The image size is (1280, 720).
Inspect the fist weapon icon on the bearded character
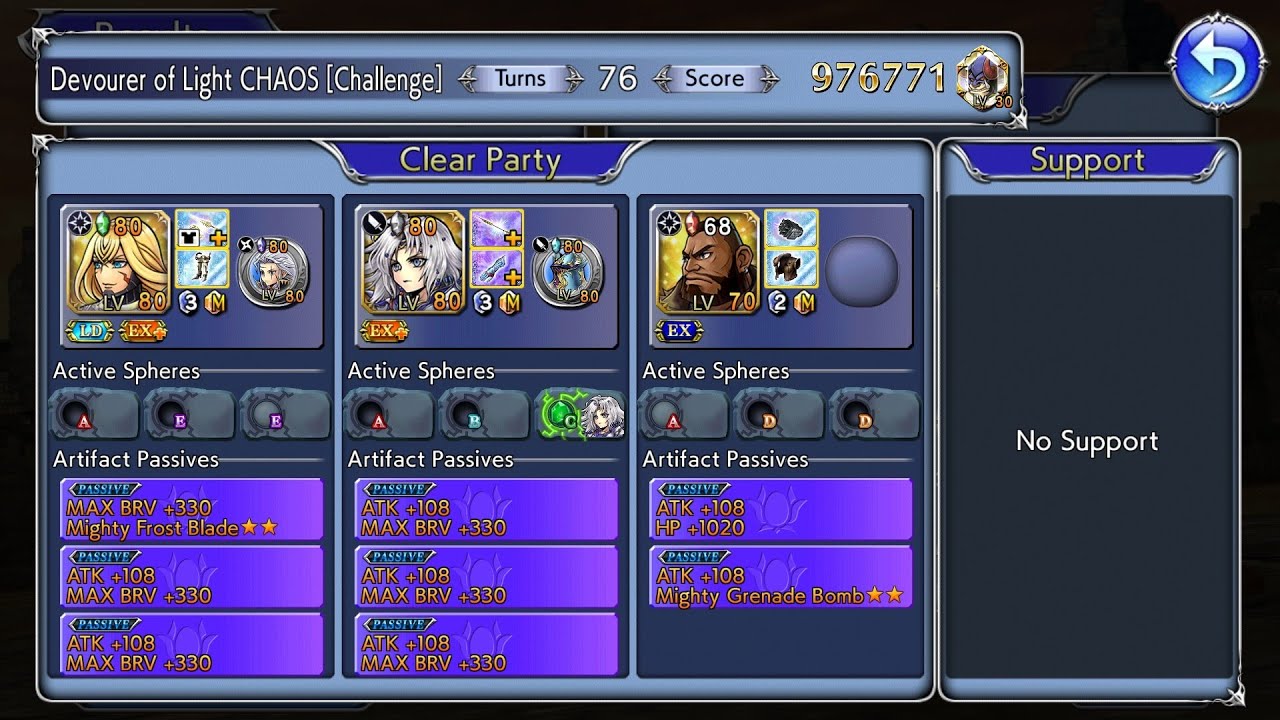pyautogui.click(x=791, y=229)
